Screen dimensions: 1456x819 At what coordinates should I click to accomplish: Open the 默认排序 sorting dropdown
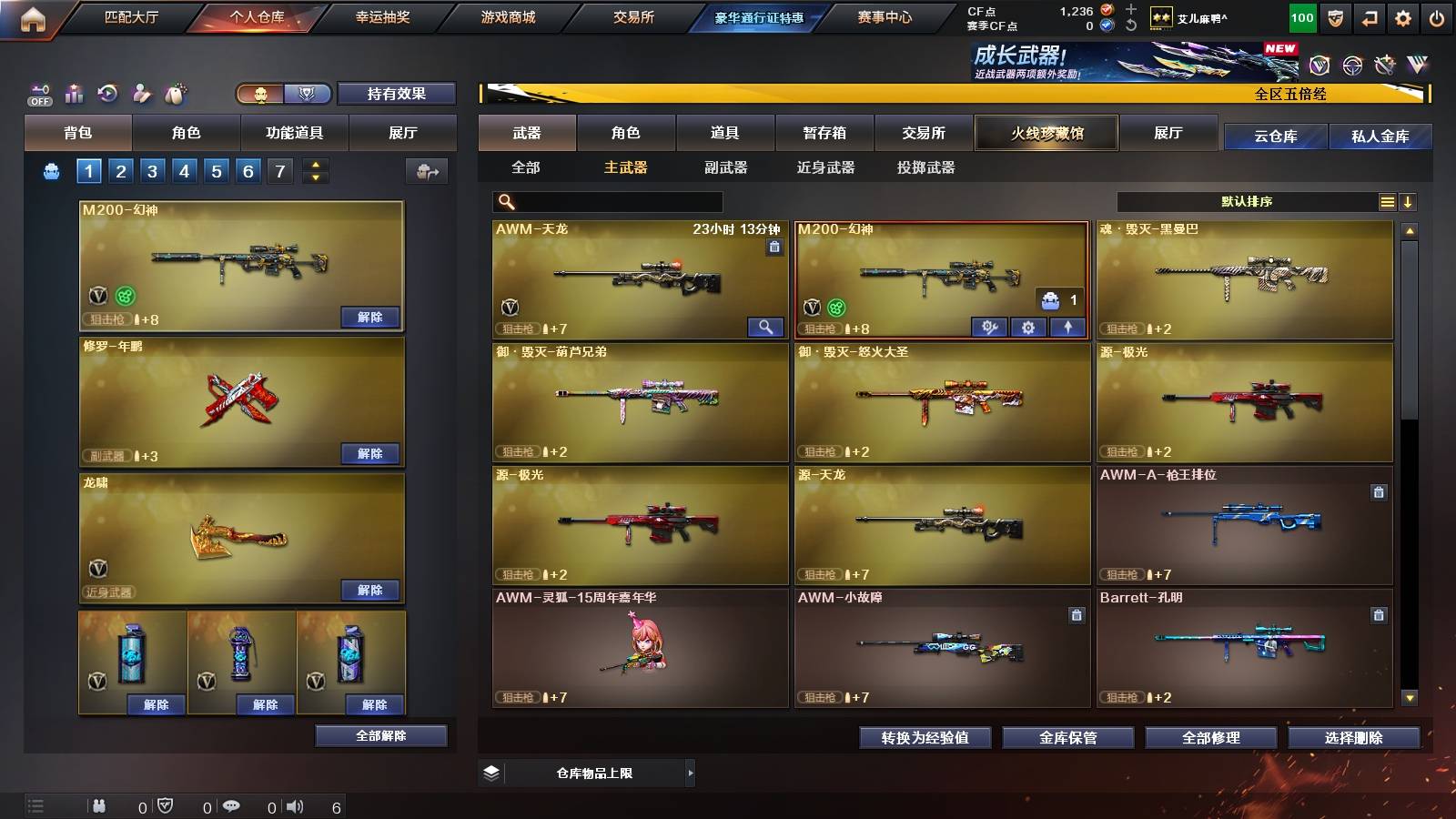point(1247,201)
